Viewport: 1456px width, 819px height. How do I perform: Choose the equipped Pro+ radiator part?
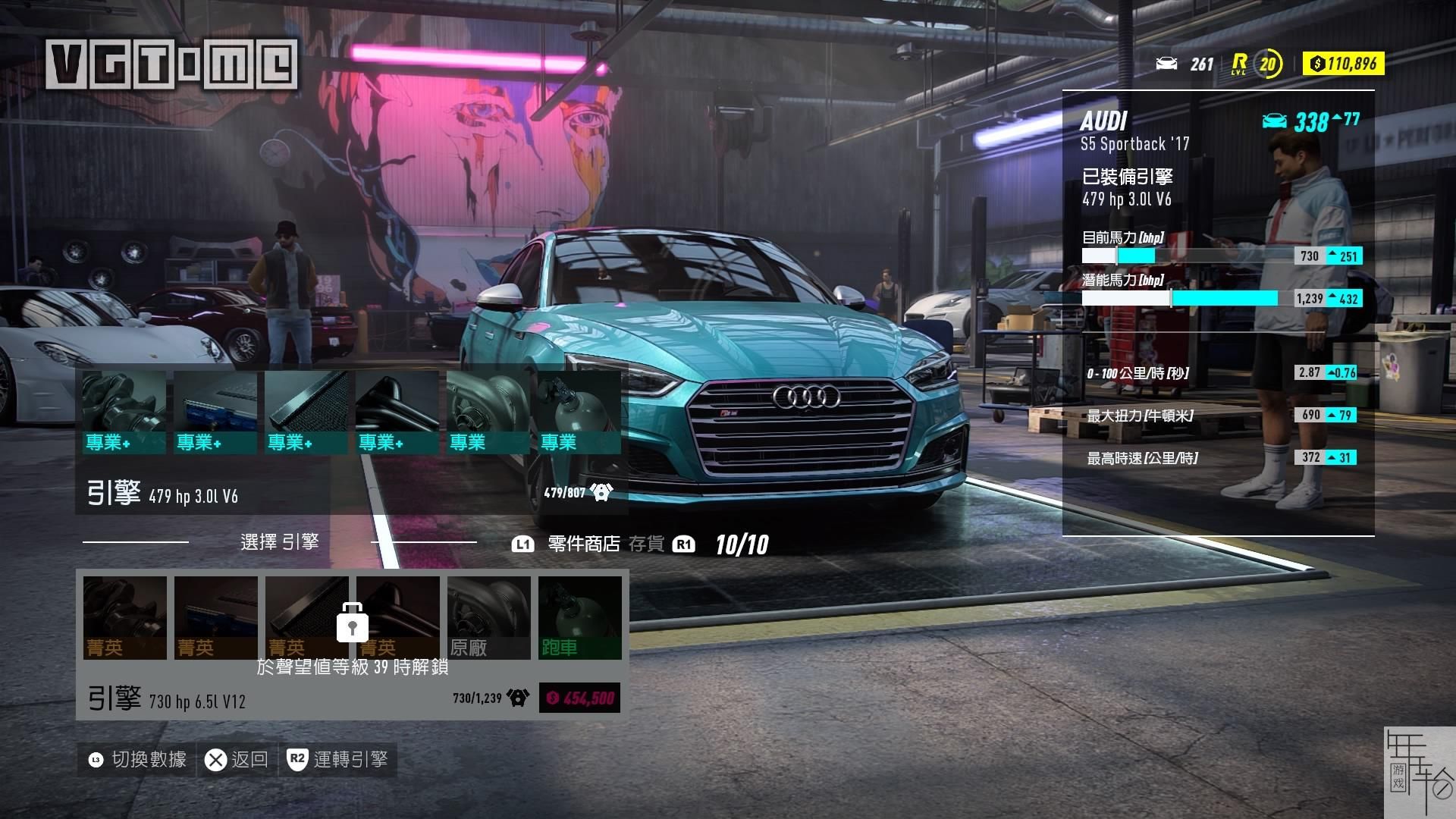tap(306, 413)
